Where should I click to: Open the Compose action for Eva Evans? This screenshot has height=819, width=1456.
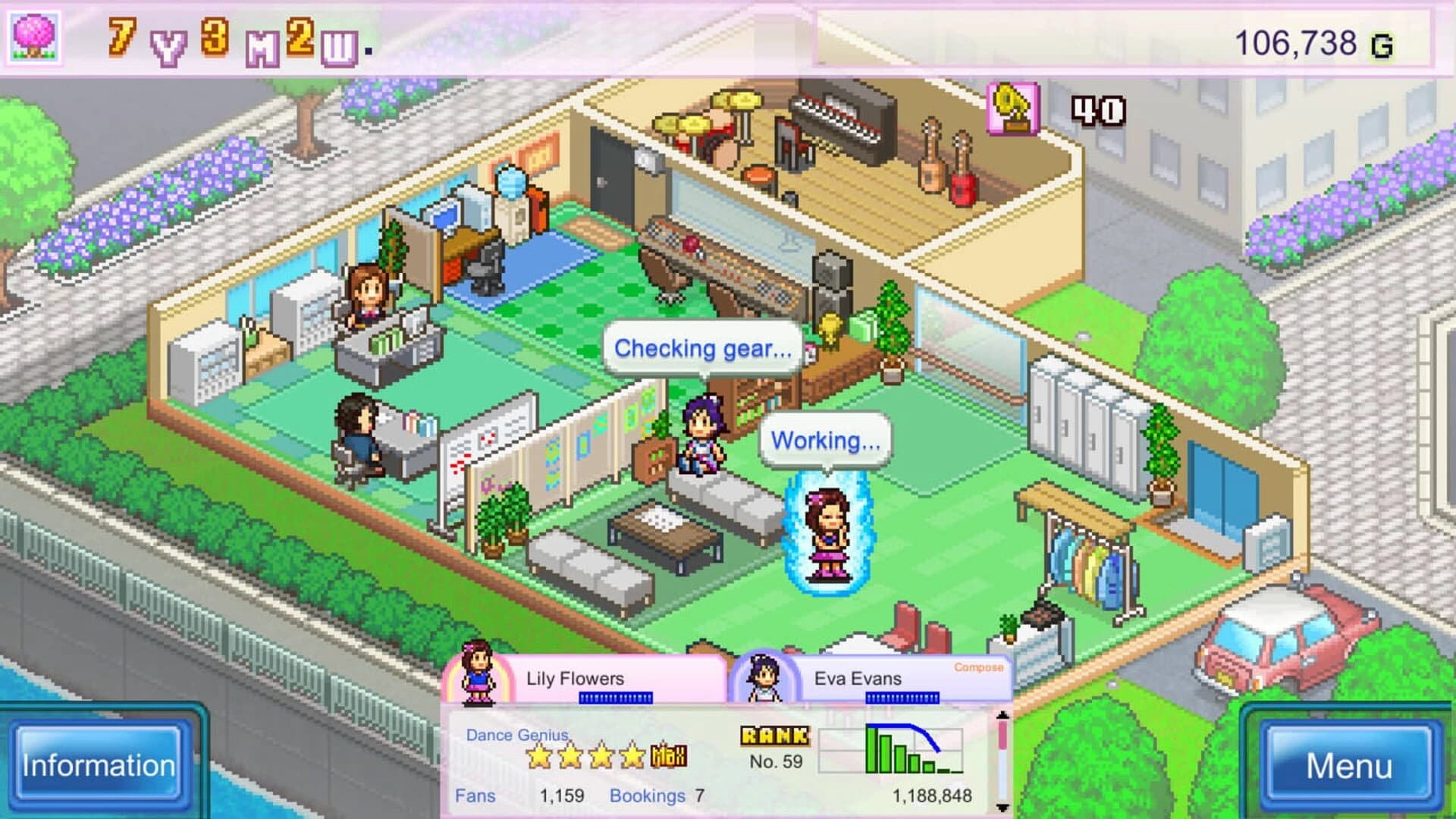(x=978, y=668)
